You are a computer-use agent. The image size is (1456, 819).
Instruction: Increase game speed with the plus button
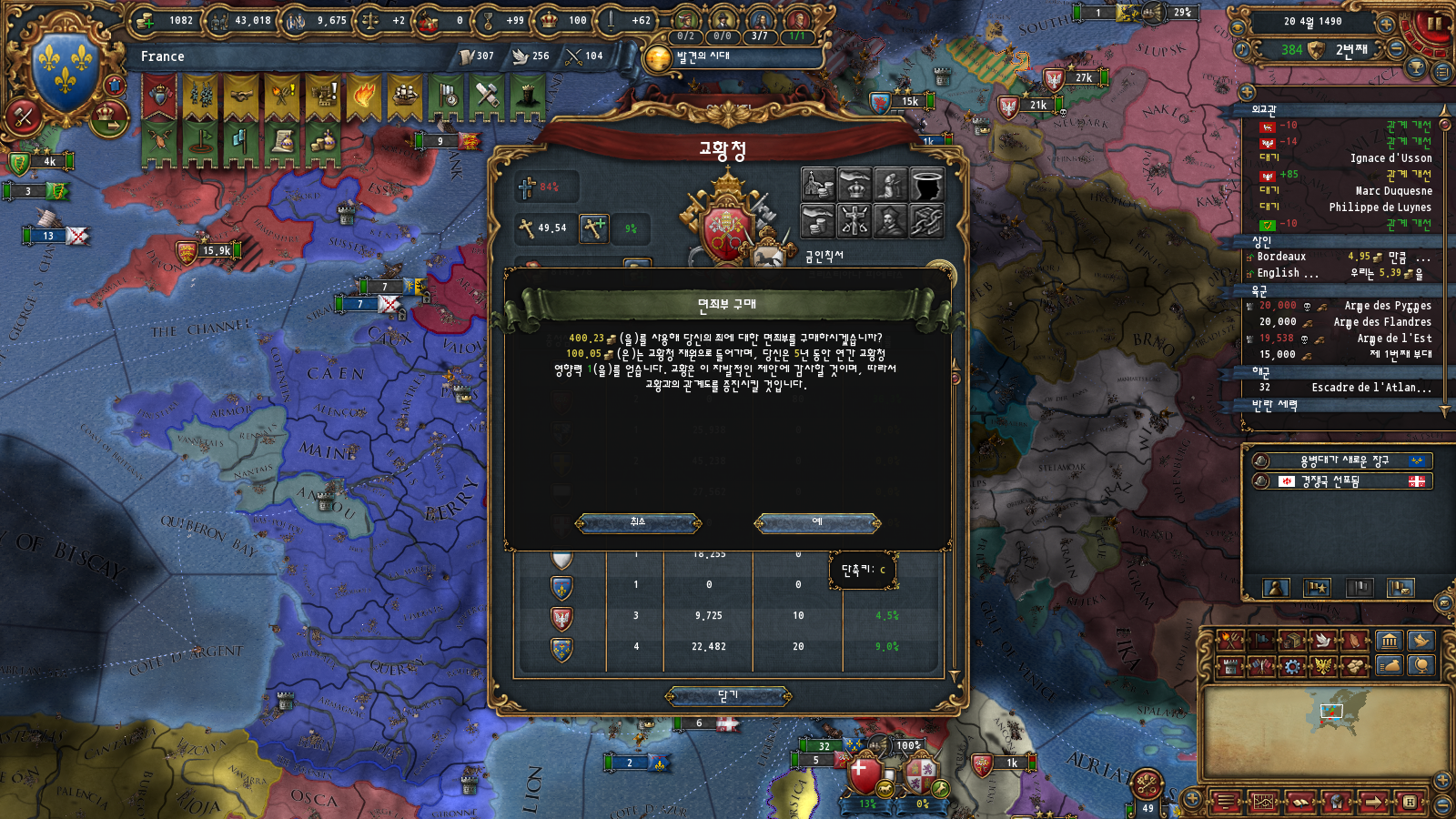tap(1386, 24)
